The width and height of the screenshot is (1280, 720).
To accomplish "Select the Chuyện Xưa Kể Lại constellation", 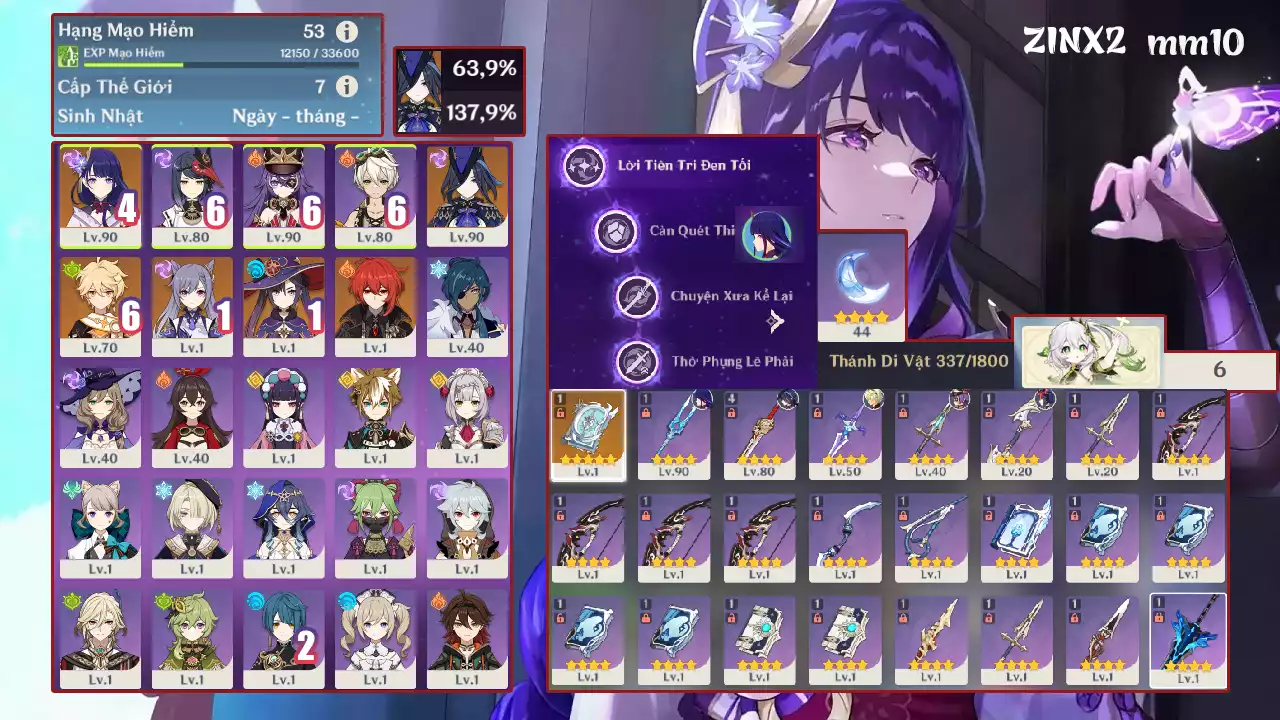I will point(637,296).
